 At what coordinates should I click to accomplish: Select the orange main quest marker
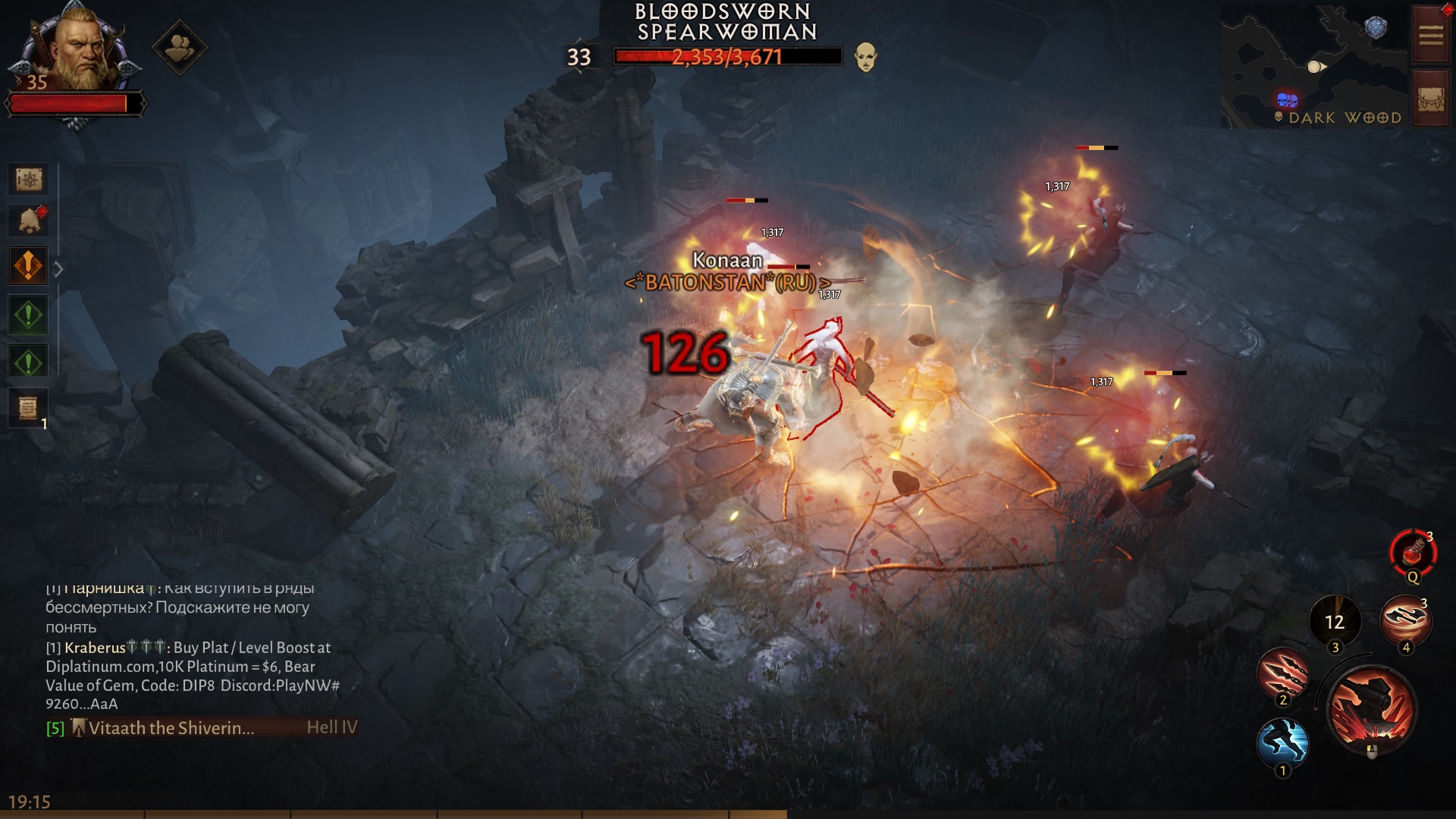(x=29, y=266)
